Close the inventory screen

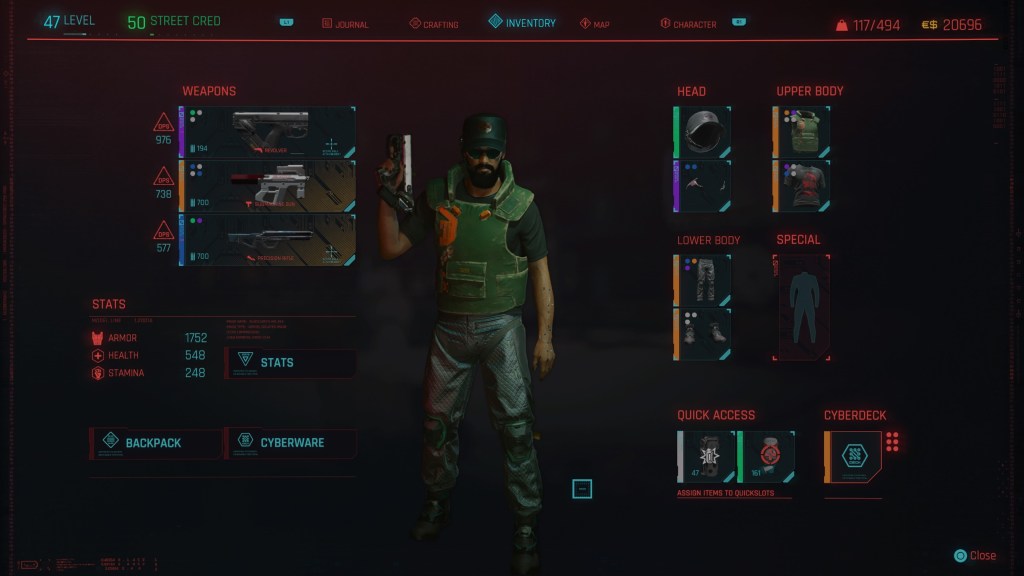[x=975, y=556]
